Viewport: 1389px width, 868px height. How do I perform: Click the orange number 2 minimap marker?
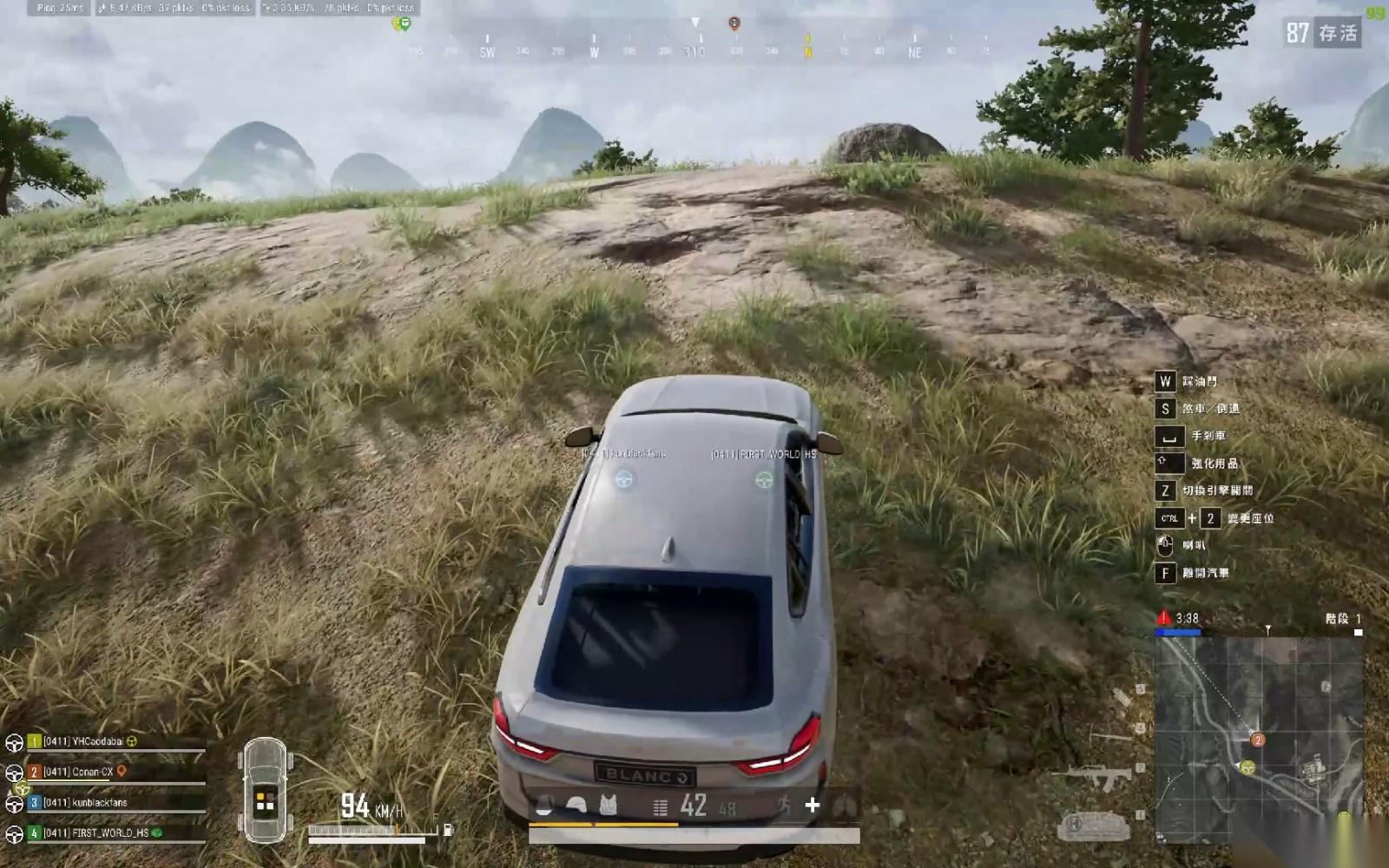pyautogui.click(x=1257, y=740)
